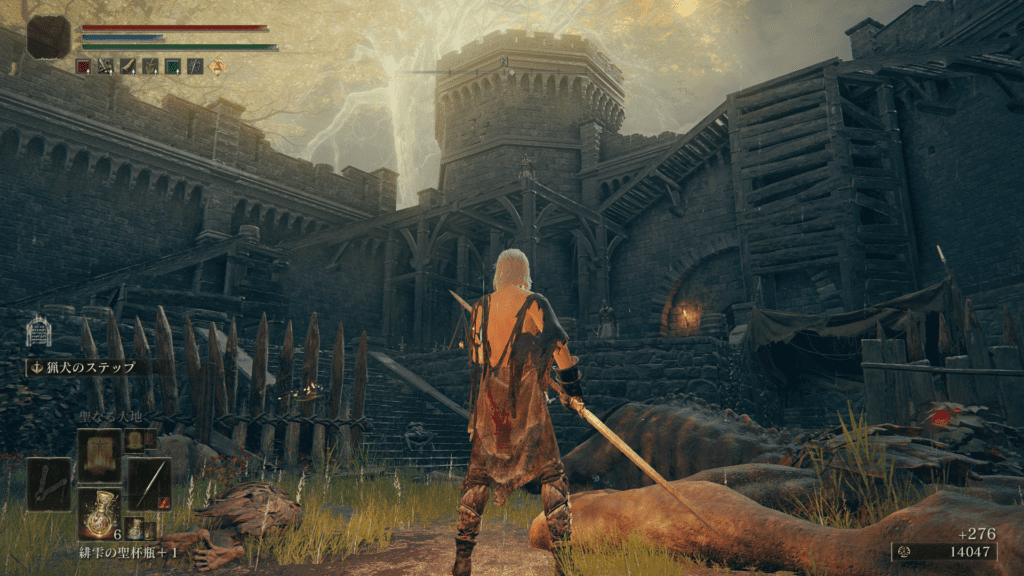This screenshot has width=1024, height=576.
Task: Select the right-hand sword weapon slot
Action: click(149, 484)
